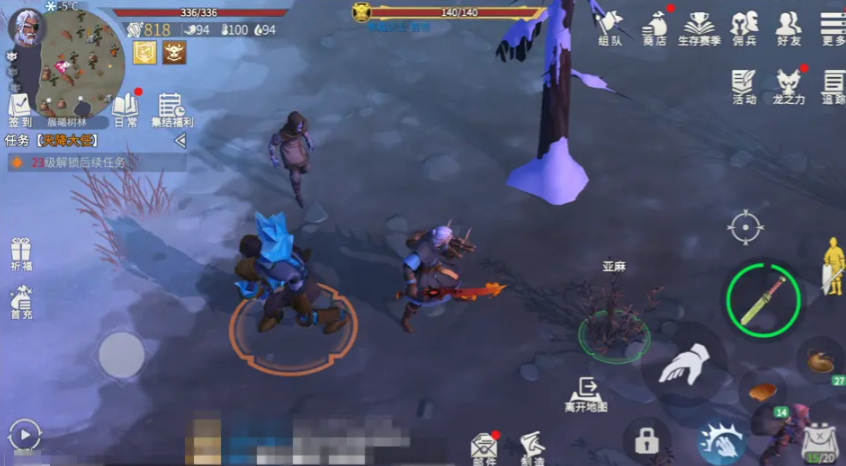This screenshot has width=846, height=466.
Task: Open the 商店 shop
Action: (x=655, y=26)
